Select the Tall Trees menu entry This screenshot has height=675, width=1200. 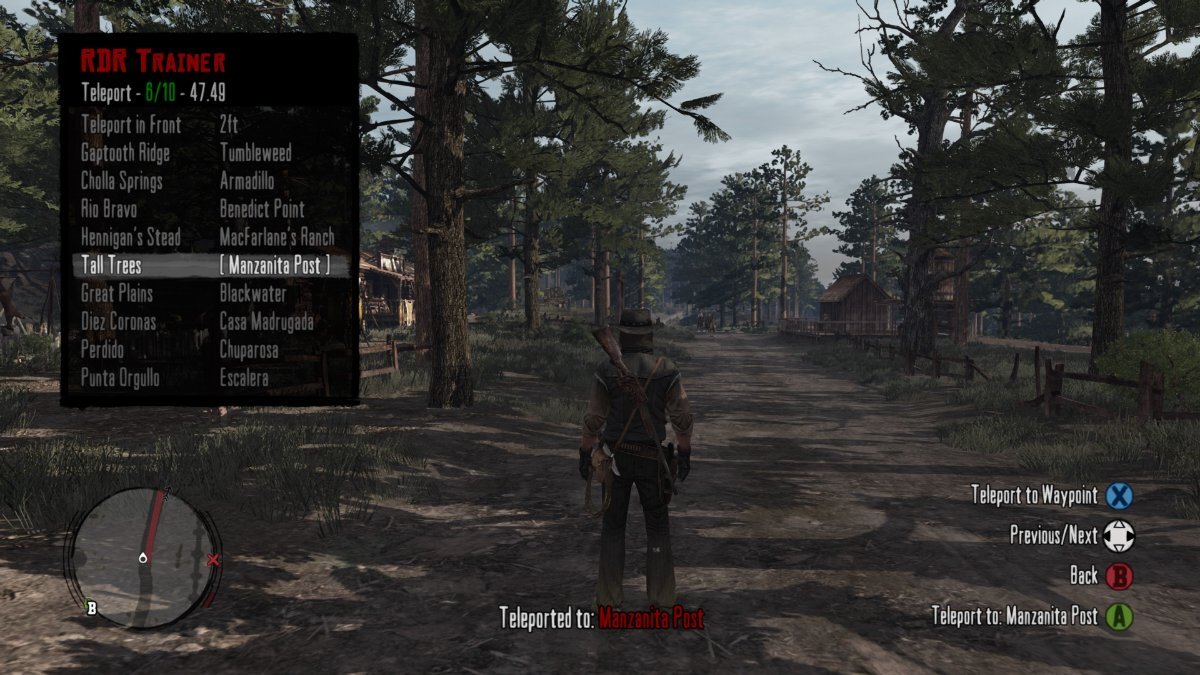[111, 266]
